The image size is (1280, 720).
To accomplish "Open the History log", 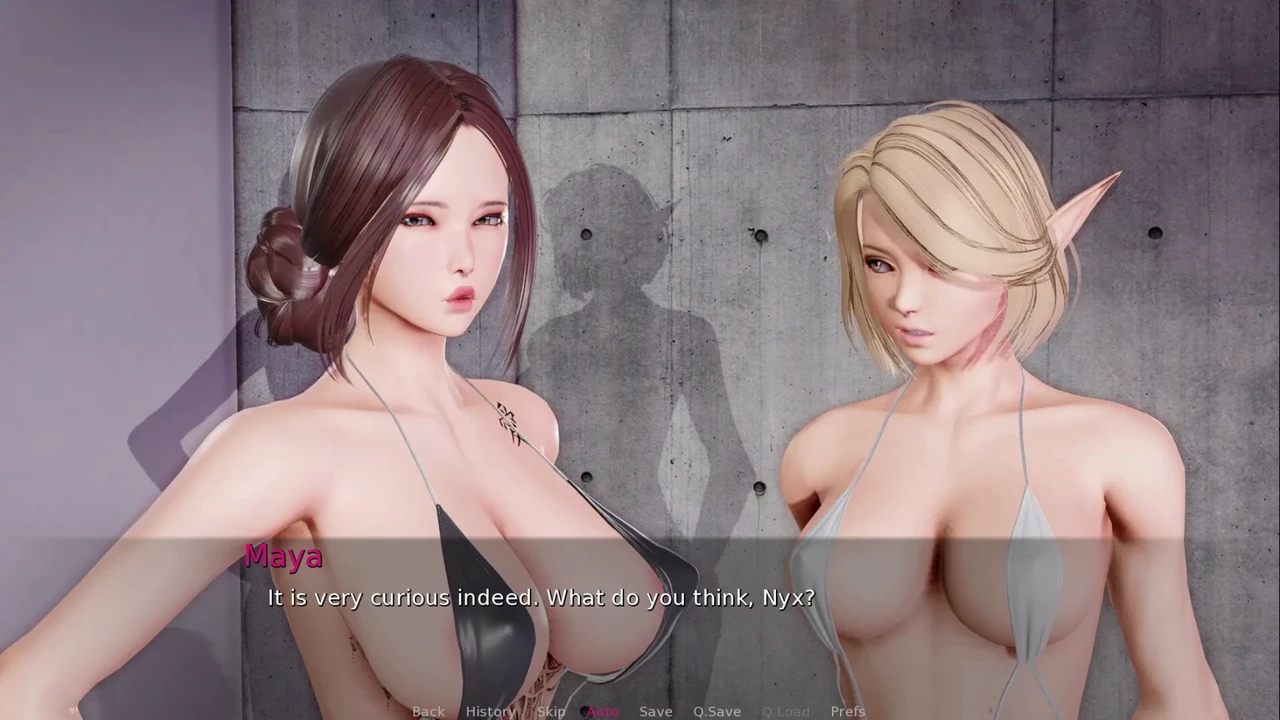I will 490,711.
